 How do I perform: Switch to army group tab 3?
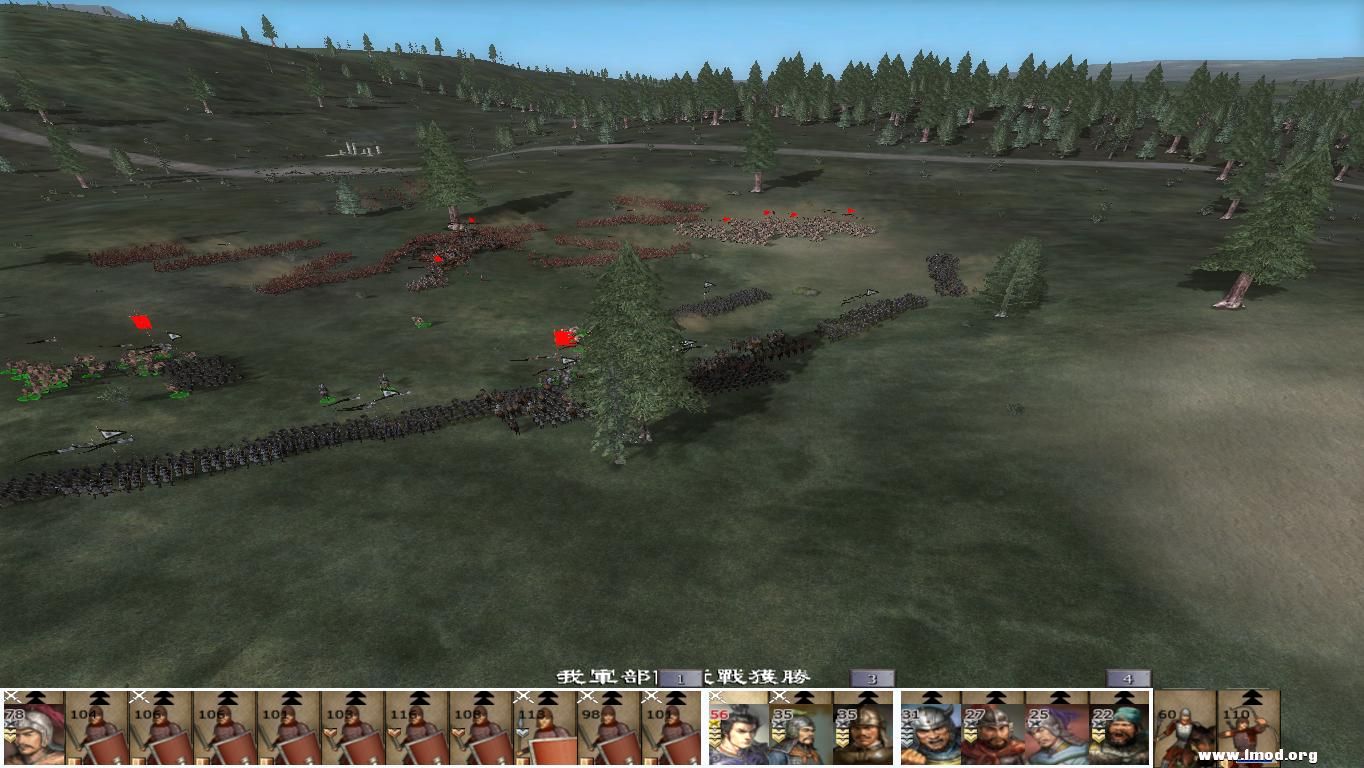pyautogui.click(x=874, y=677)
